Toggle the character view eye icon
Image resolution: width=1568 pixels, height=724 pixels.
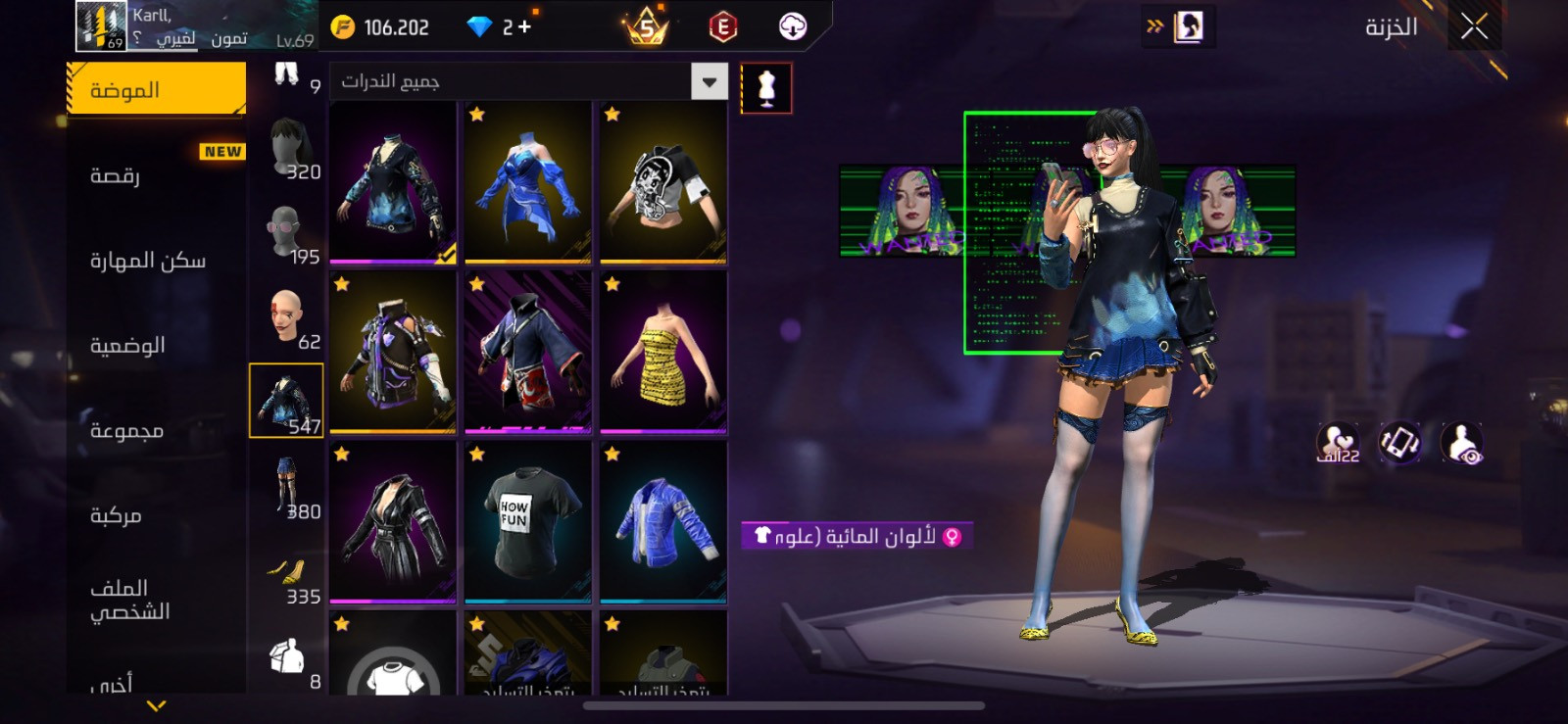(x=1461, y=443)
